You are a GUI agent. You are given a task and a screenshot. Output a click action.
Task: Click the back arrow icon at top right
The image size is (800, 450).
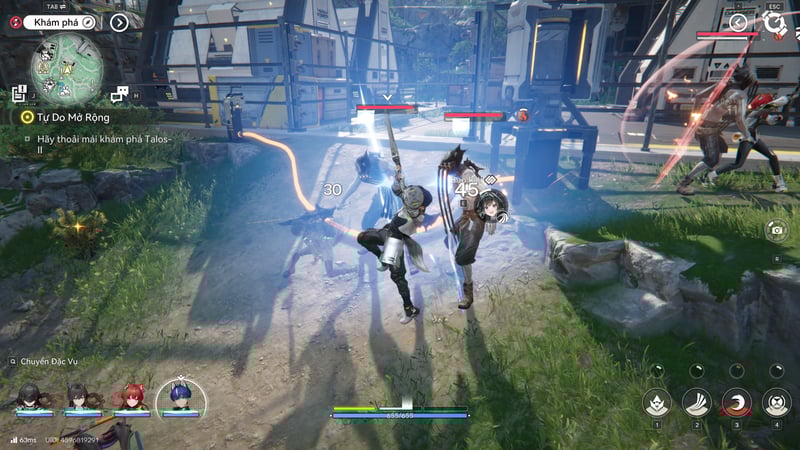tap(738, 22)
